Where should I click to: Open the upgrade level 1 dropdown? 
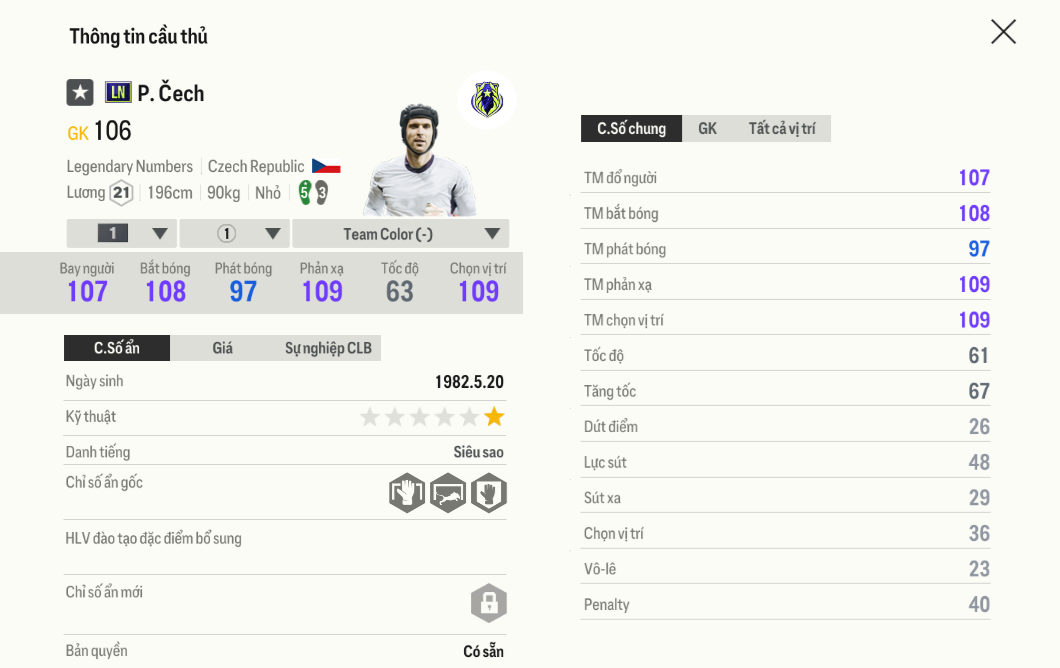tap(122, 234)
